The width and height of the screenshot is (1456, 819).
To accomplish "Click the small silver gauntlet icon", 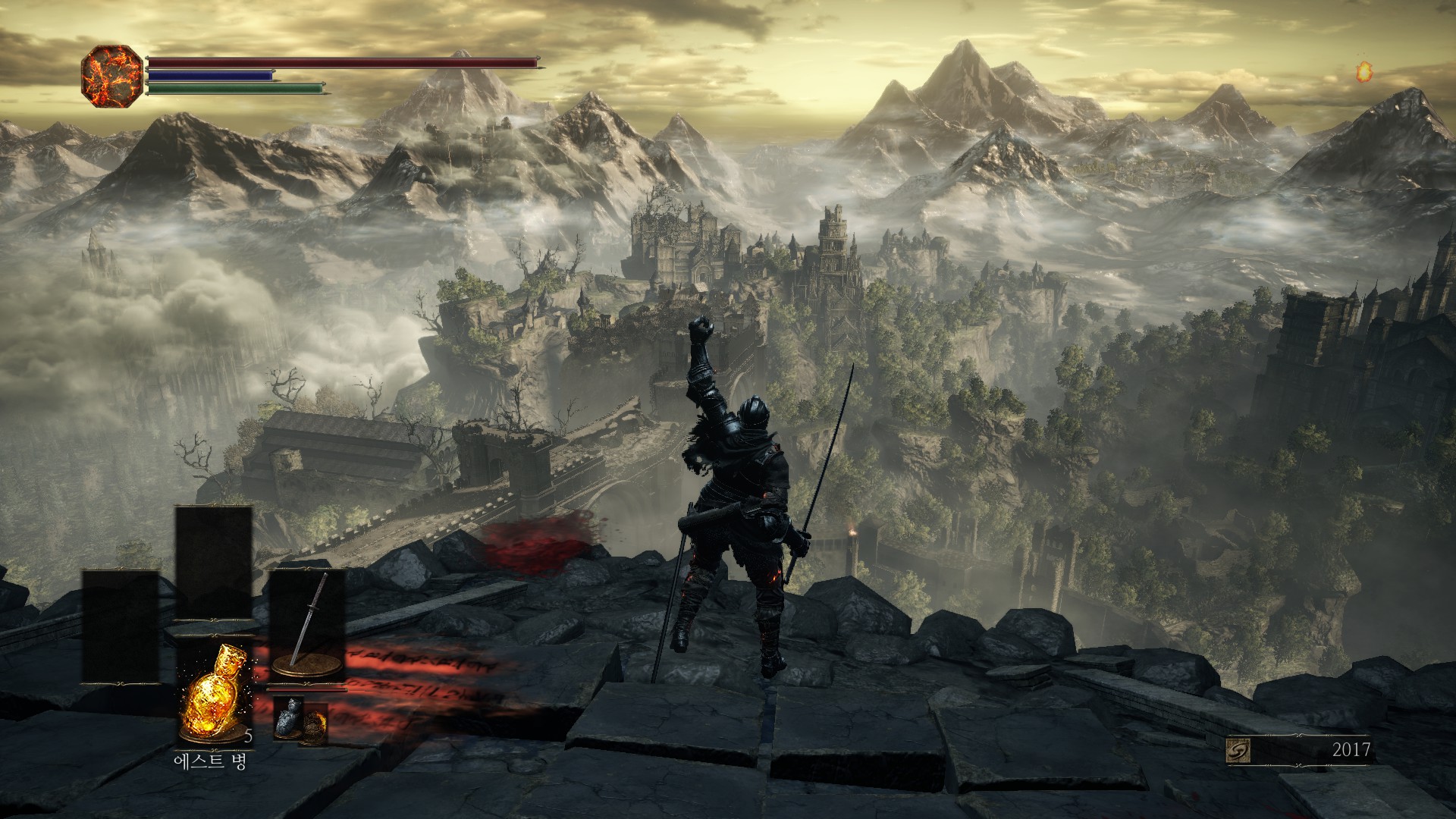I will [288, 718].
